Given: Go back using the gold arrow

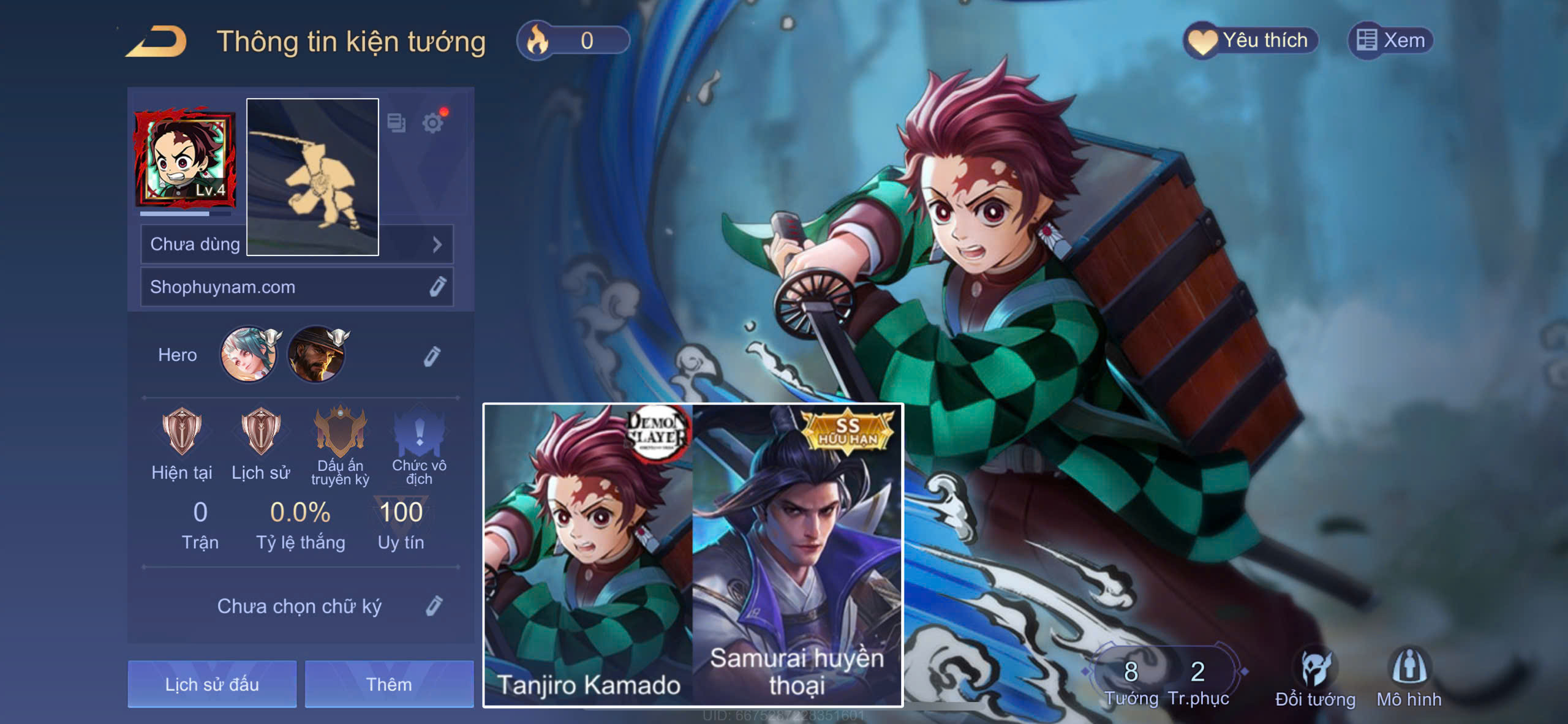Looking at the screenshot, I should pos(157,42).
